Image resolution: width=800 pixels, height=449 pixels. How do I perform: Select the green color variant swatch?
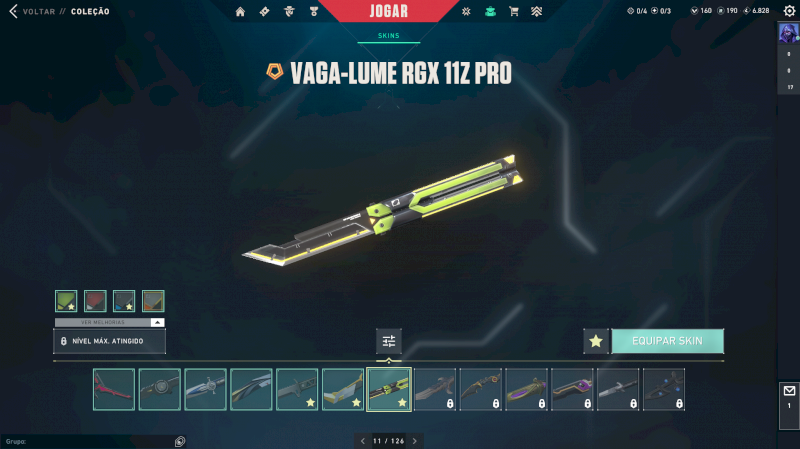(66, 301)
